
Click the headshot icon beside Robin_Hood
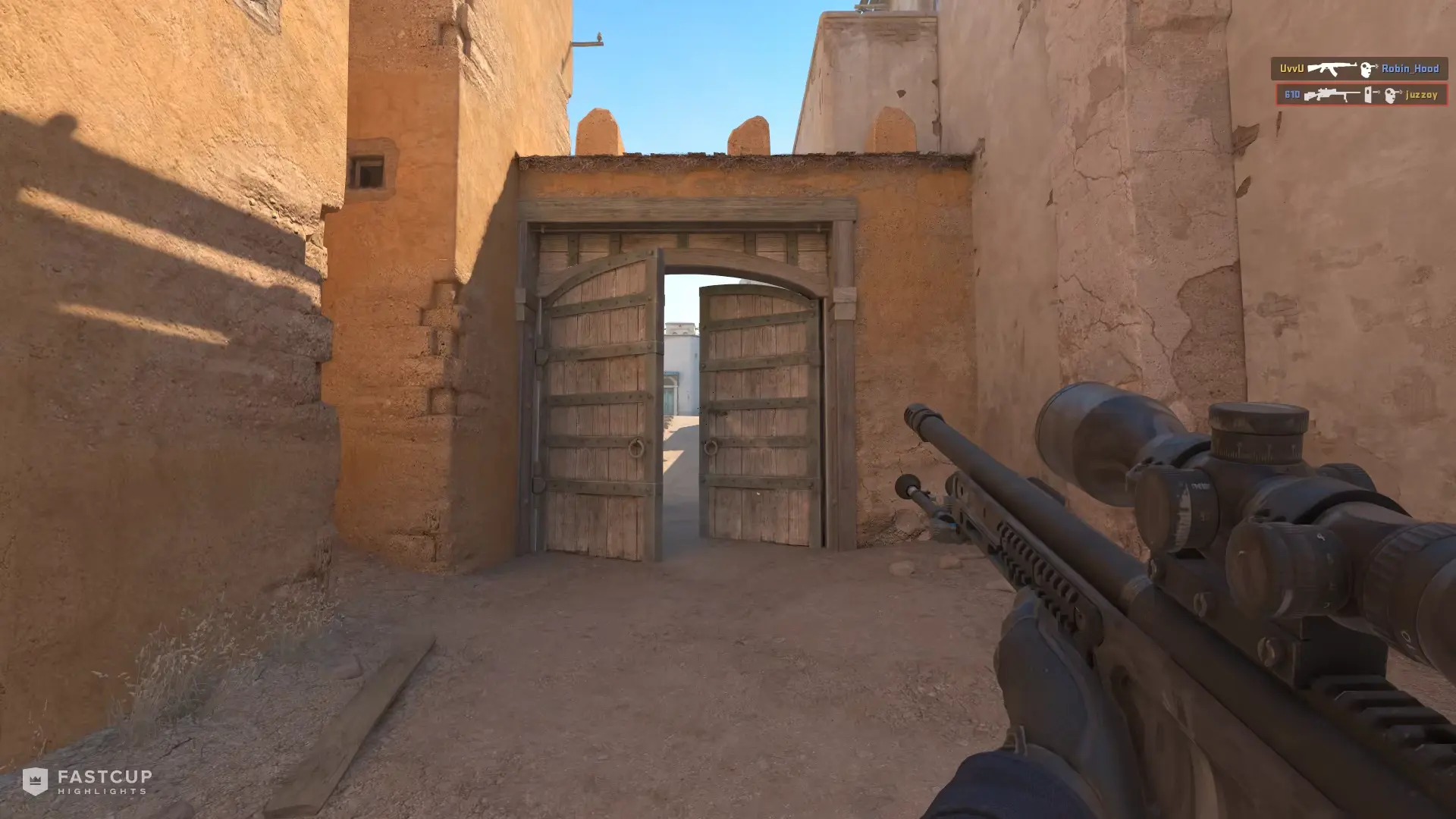(1367, 69)
